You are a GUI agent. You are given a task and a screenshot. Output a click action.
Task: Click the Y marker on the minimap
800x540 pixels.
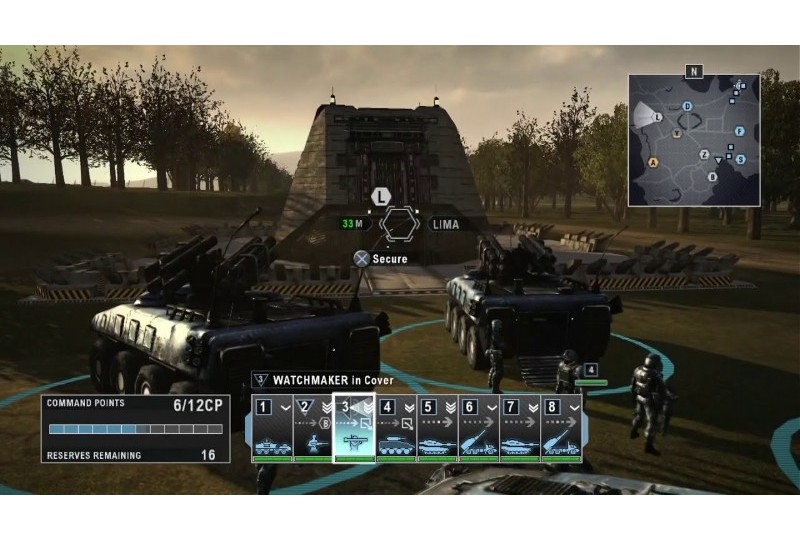pos(677,133)
